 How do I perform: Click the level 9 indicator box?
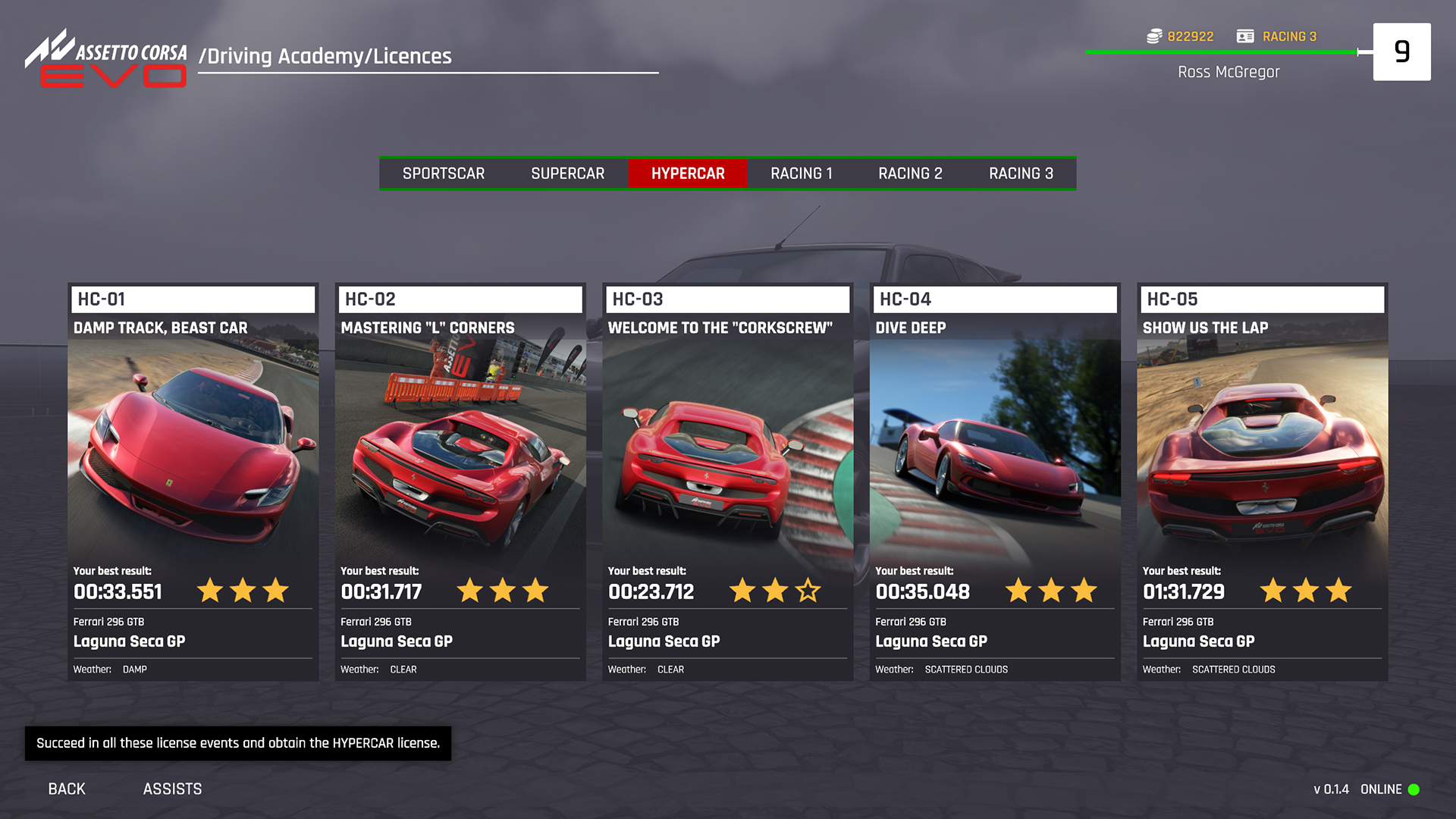1401,51
